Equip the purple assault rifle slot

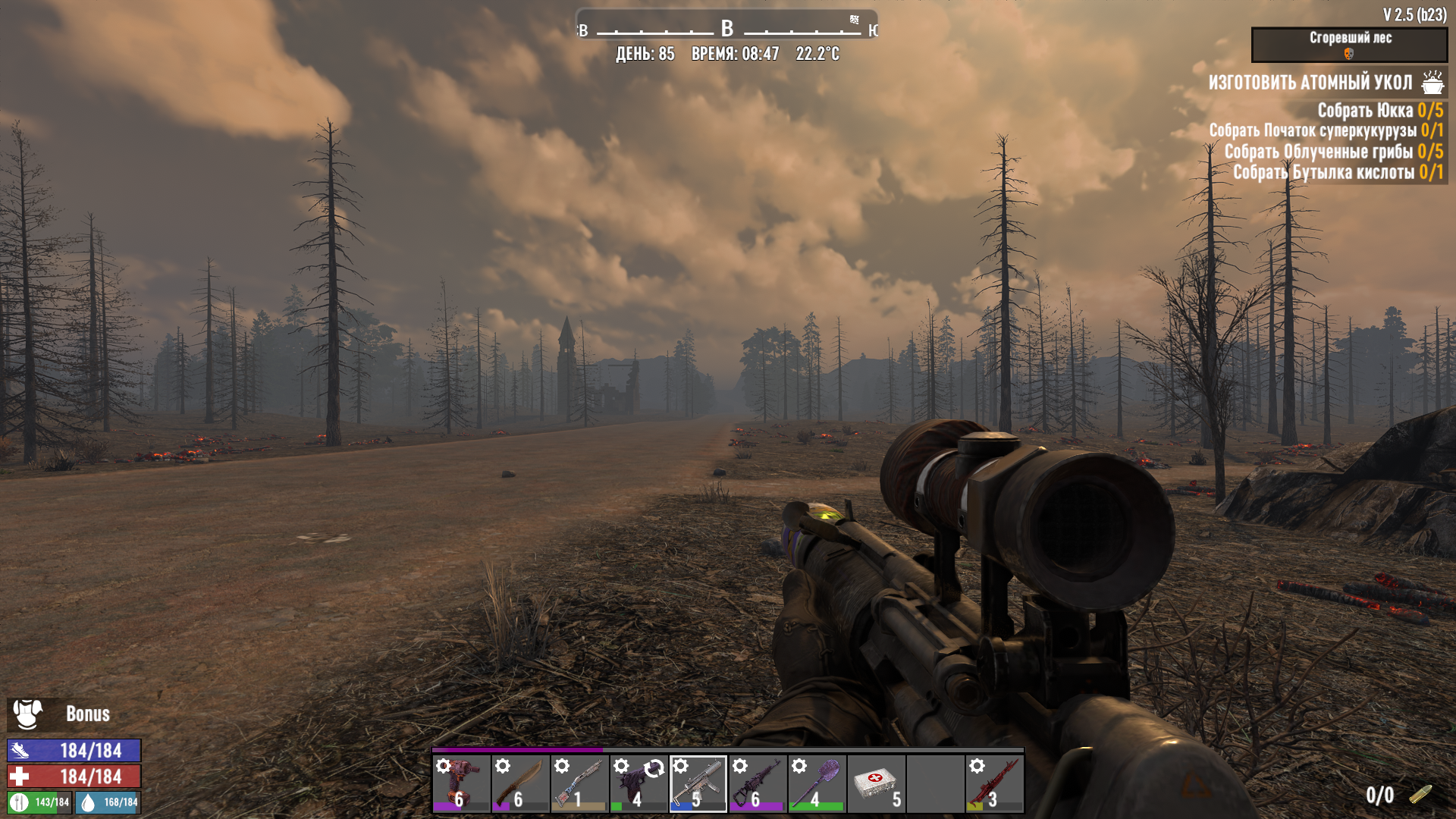coord(757,783)
